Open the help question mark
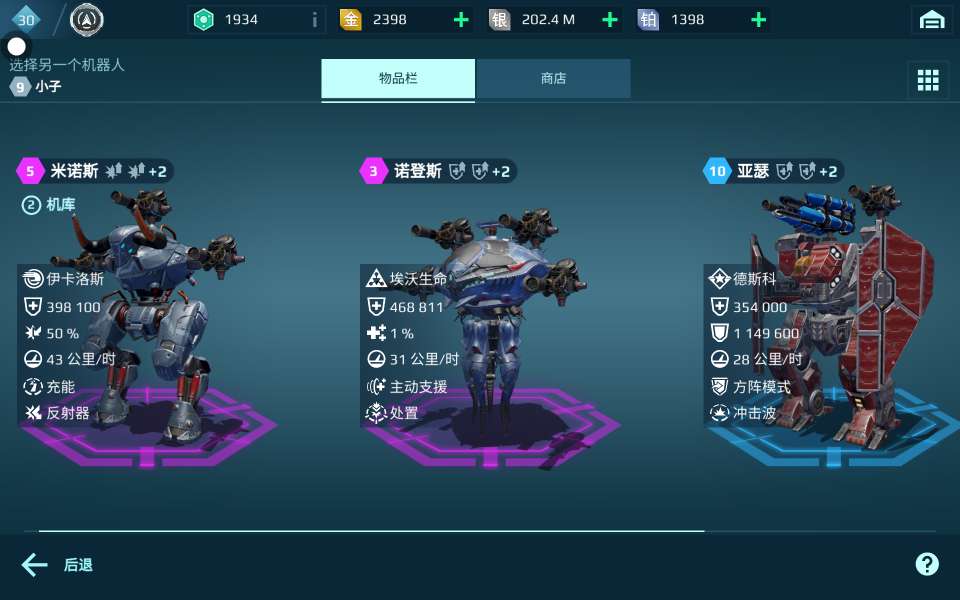The height and width of the screenshot is (600, 960). click(x=927, y=564)
